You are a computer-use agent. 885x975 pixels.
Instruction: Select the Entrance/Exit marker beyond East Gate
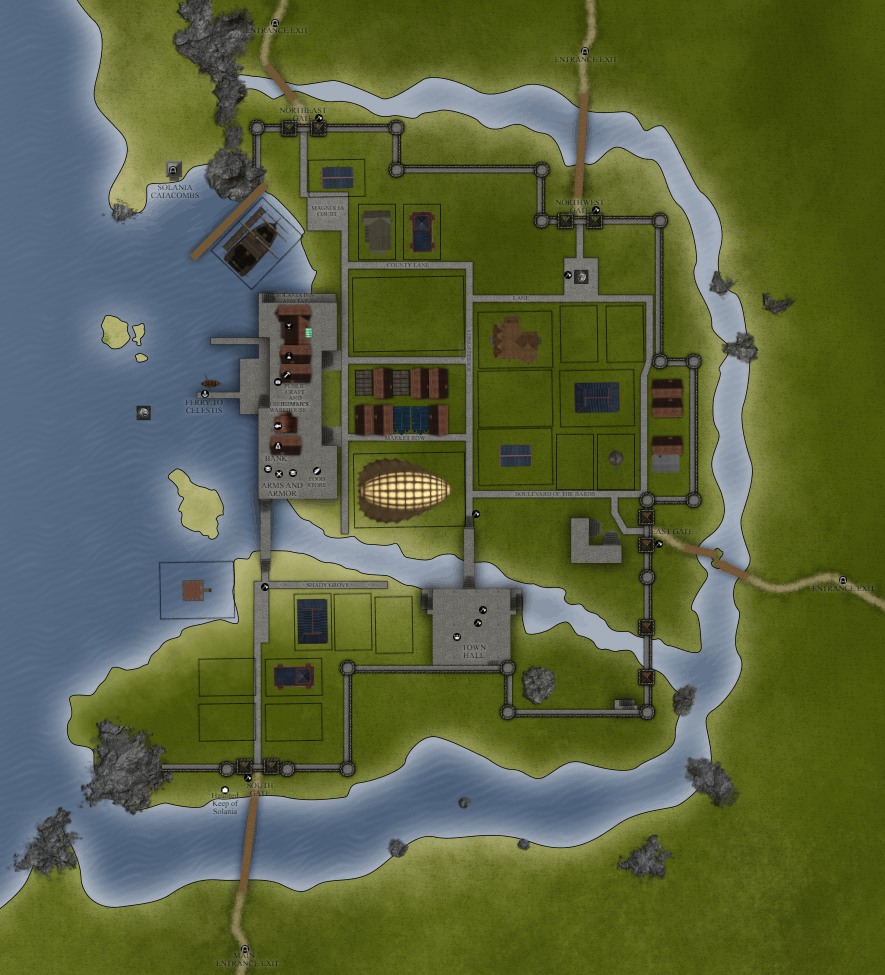pyautogui.click(x=843, y=580)
